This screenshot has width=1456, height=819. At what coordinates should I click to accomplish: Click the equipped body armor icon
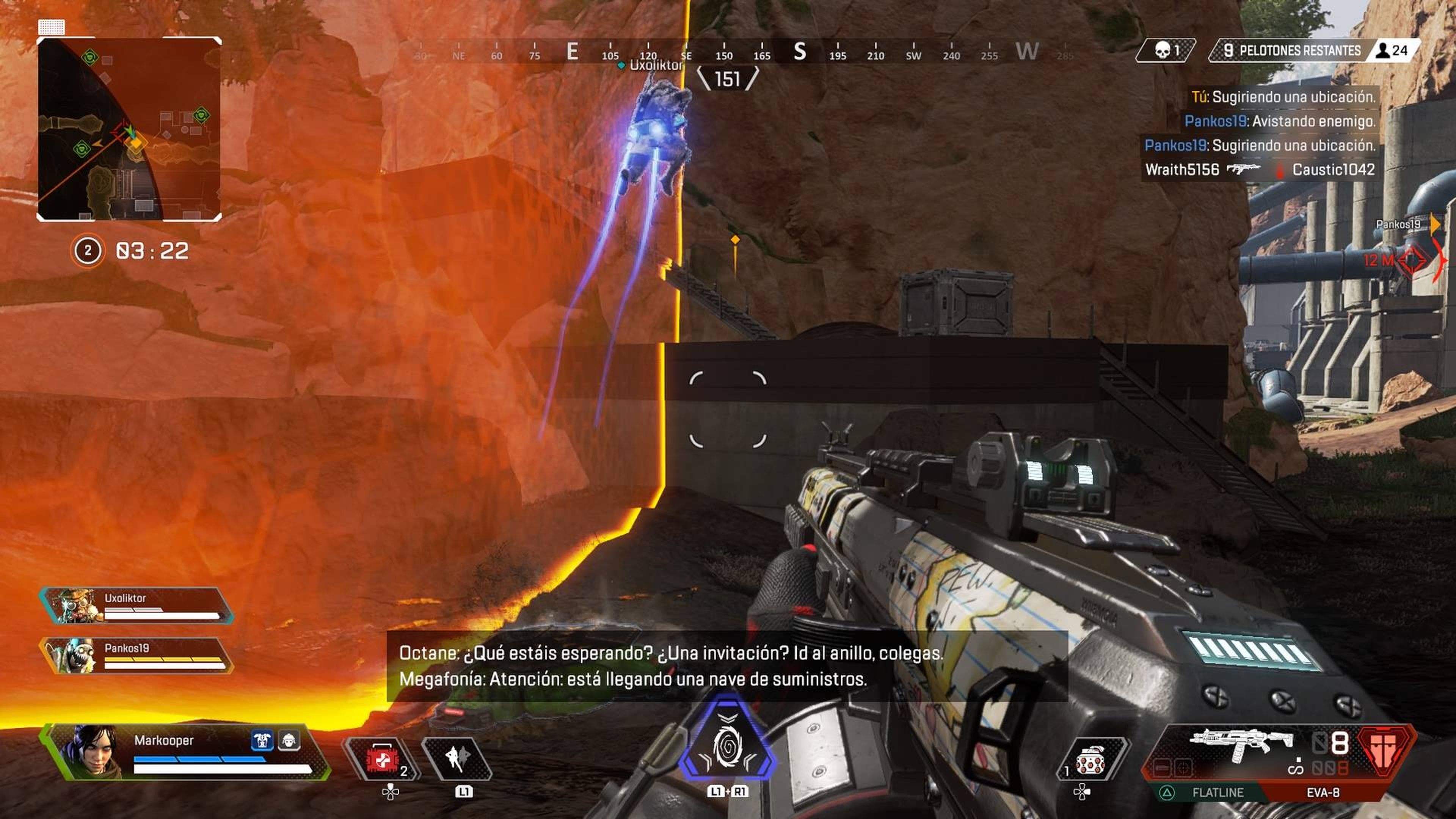pyautogui.click(x=262, y=740)
